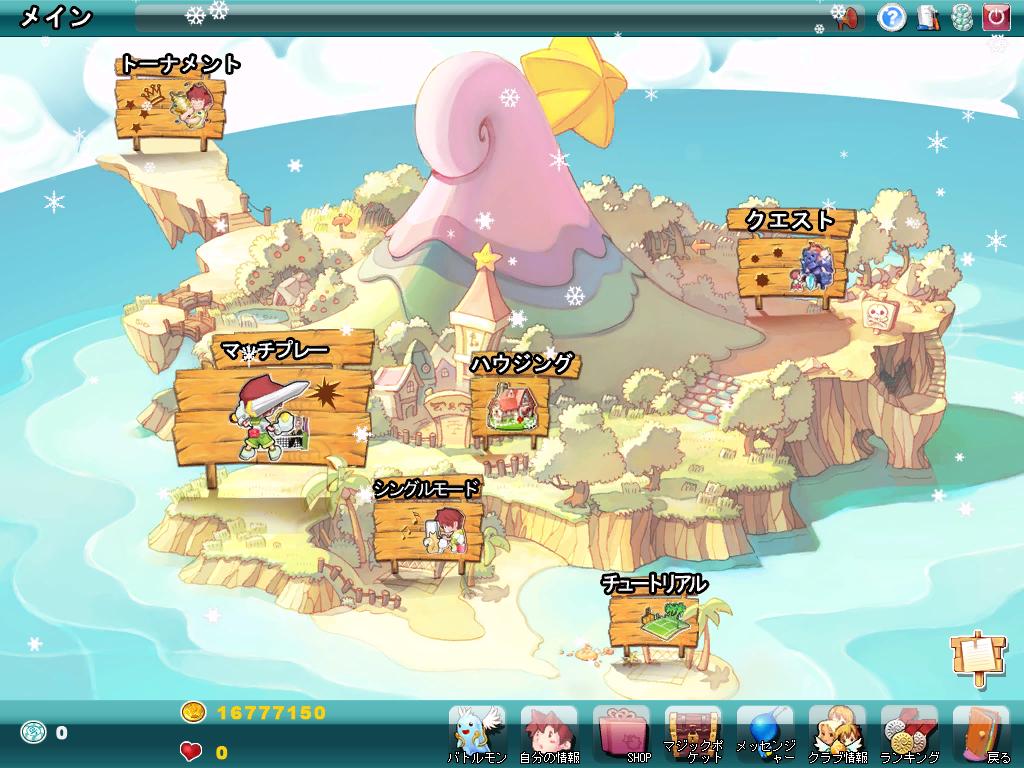This screenshot has height=768, width=1024.
Task: Open help with the blue question mark
Action: pyautogui.click(x=892, y=17)
